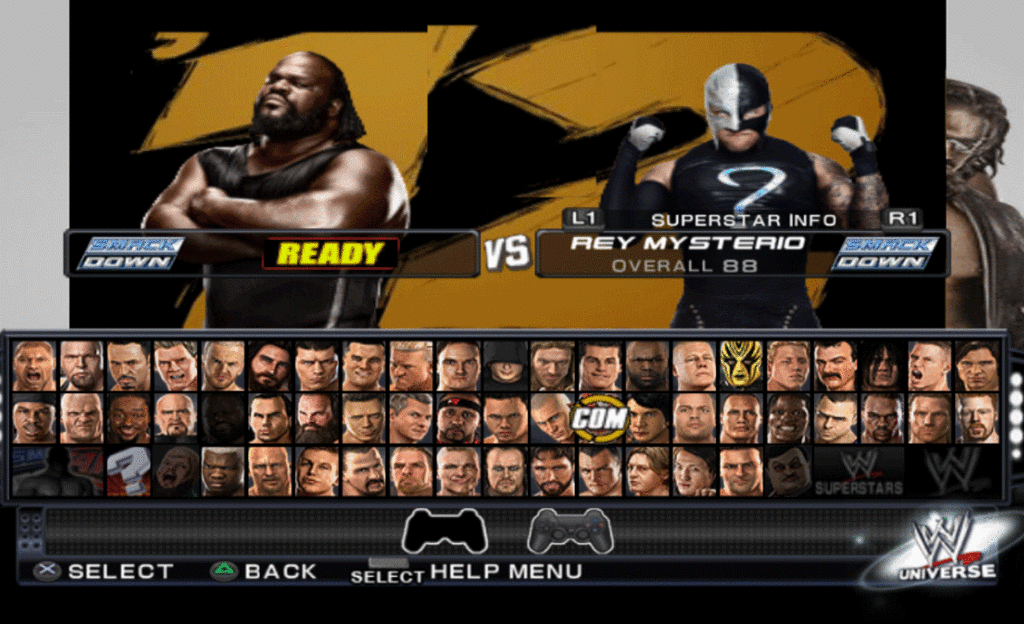Image resolution: width=1024 pixels, height=624 pixels.
Task: Choose the silhouette tile with SmackDown and Raw logos
Action: pyautogui.click(x=55, y=471)
